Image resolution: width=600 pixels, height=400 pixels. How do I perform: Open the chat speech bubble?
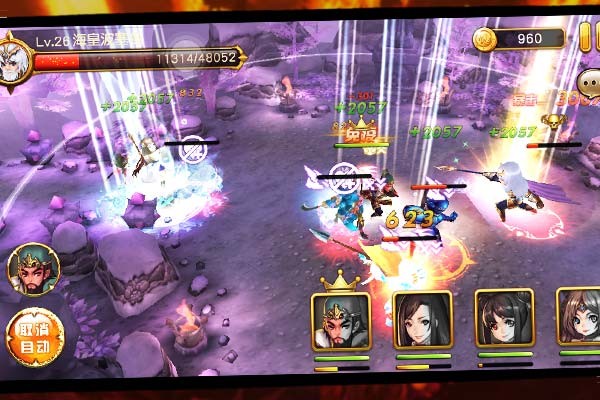[x=588, y=83]
